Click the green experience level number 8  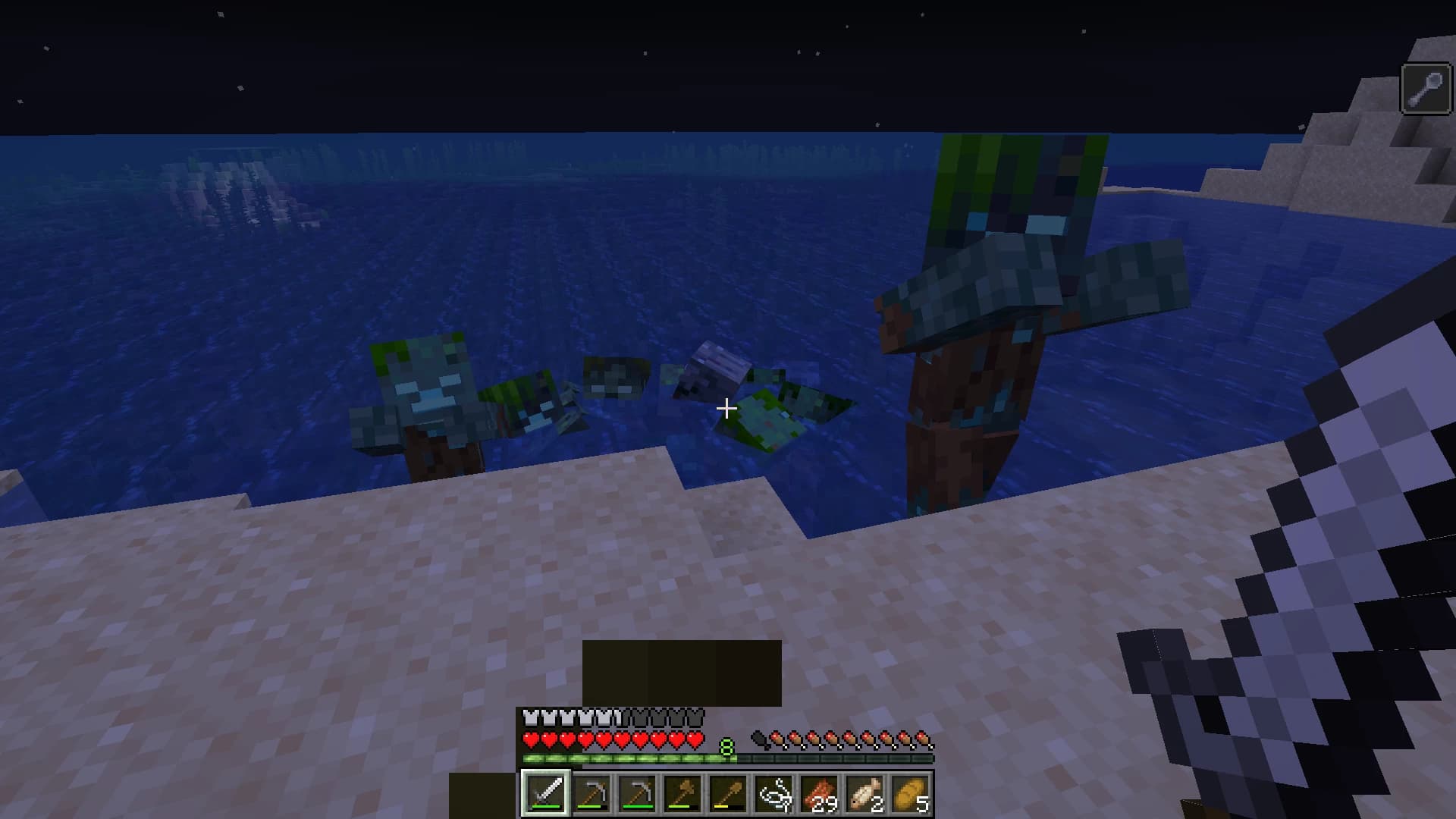[726, 748]
